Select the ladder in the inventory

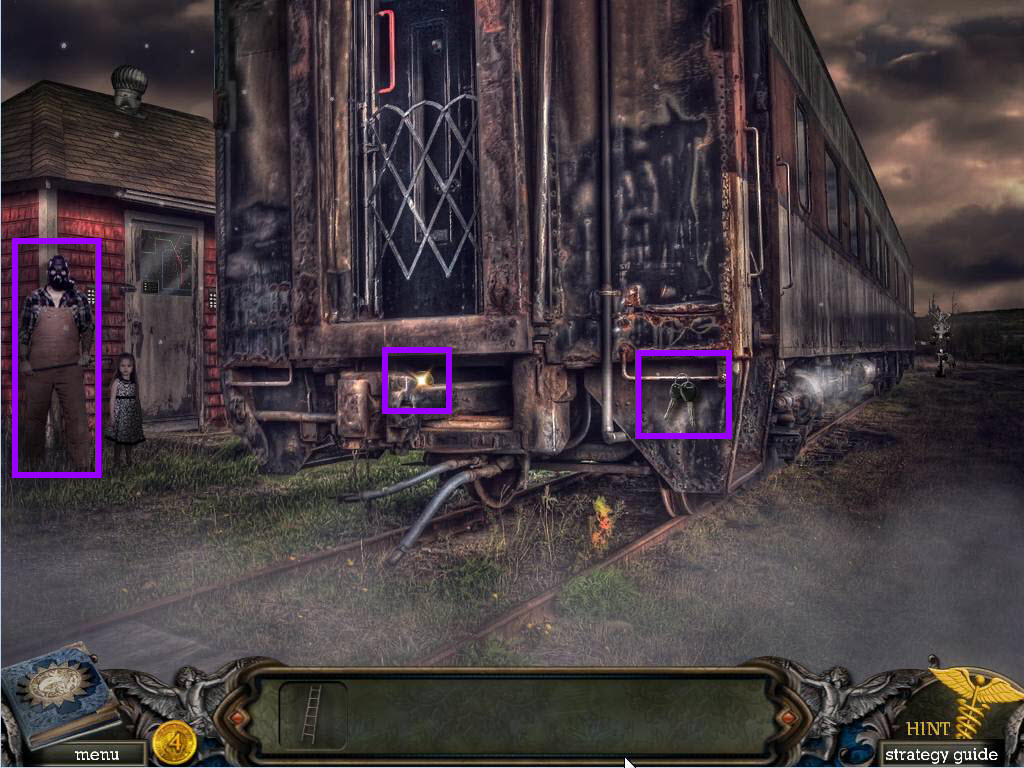click(x=312, y=714)
